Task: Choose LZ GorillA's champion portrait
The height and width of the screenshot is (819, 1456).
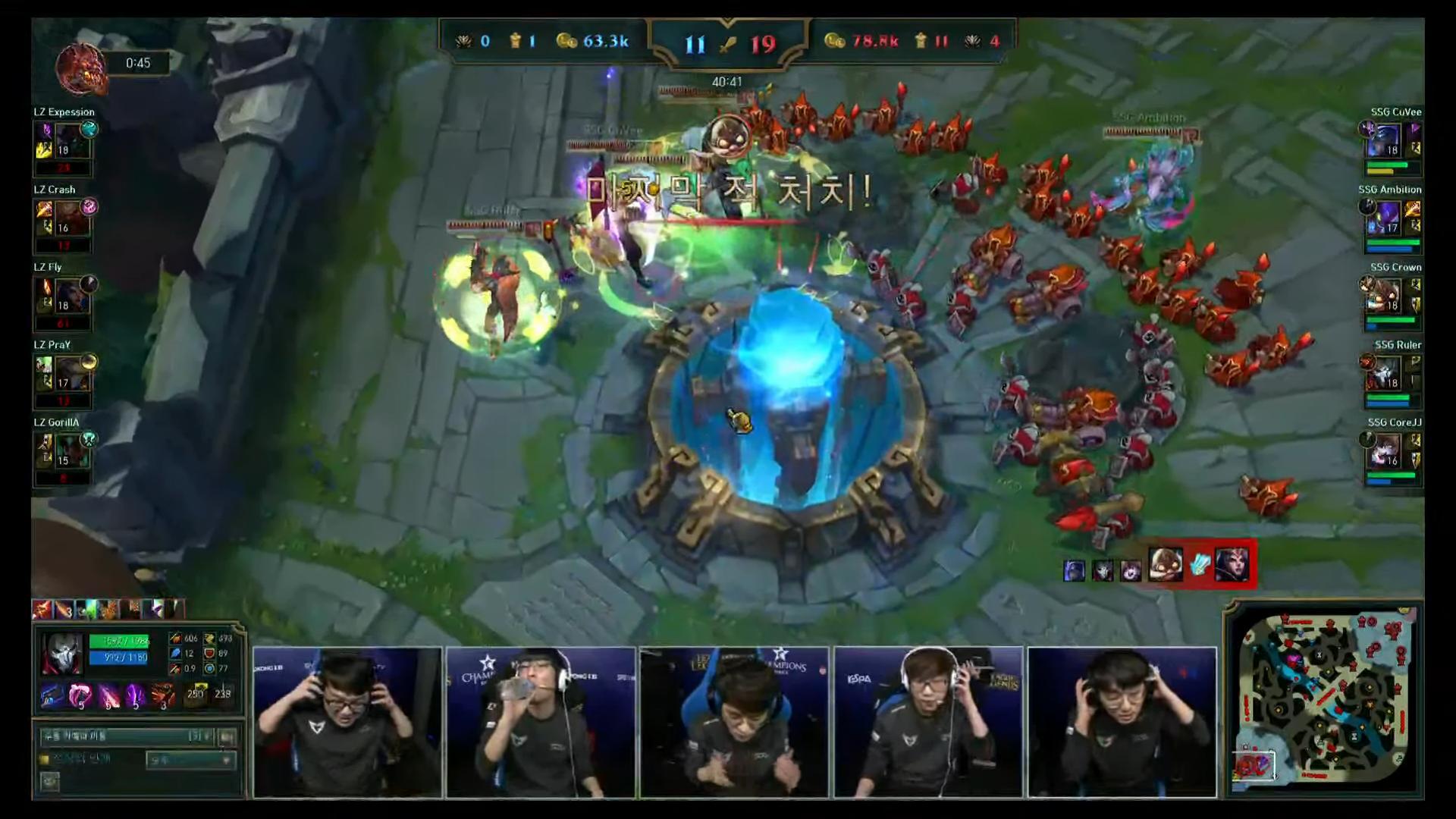Action: point(71,451)
